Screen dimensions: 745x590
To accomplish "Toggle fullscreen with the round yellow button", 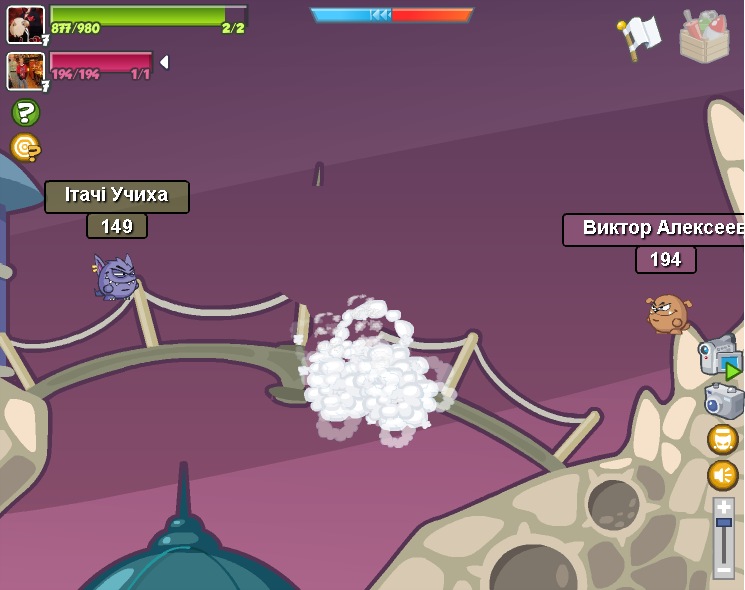I will (x=722, y=439).
